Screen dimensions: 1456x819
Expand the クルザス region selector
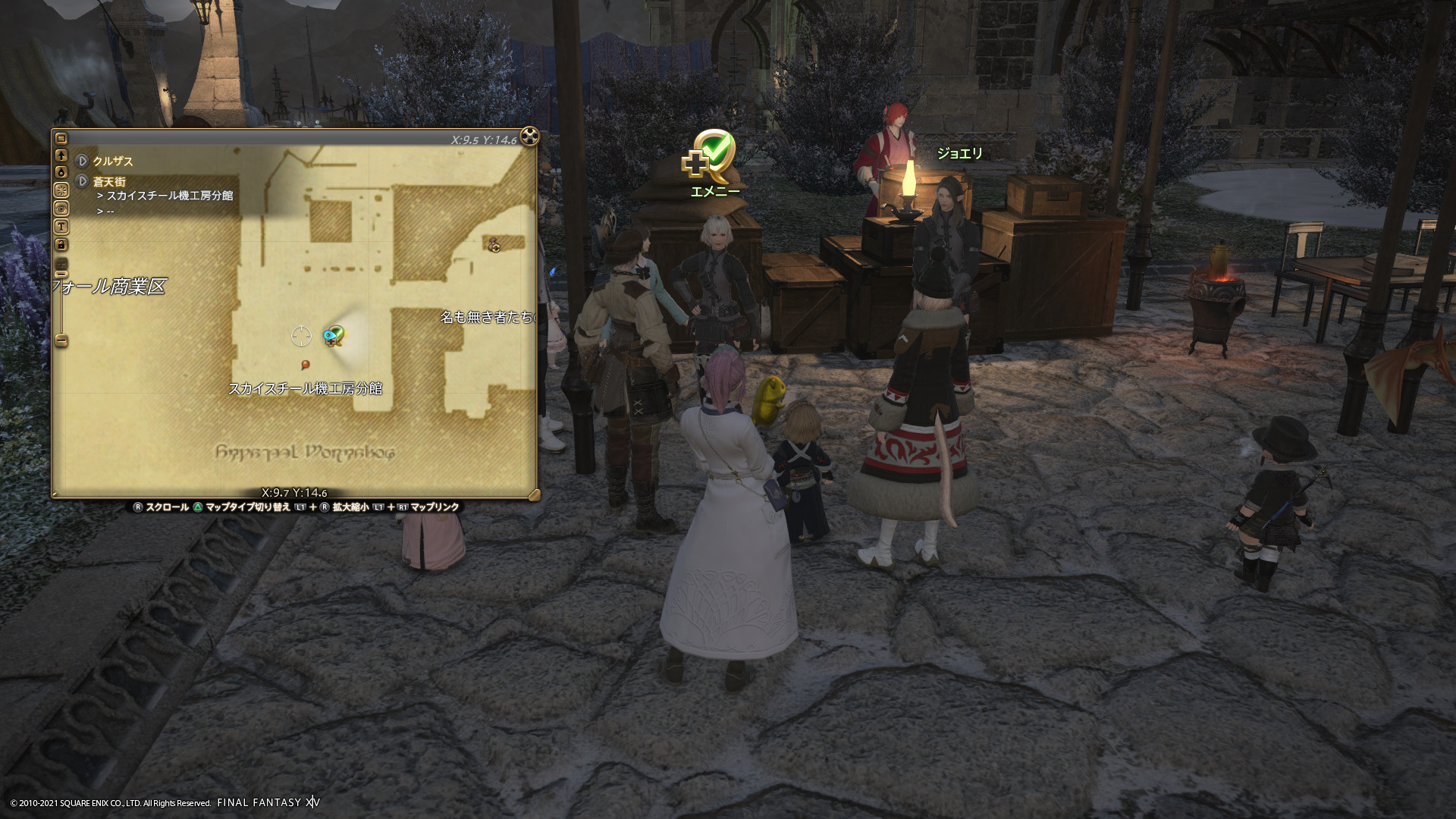pos(83,161)
